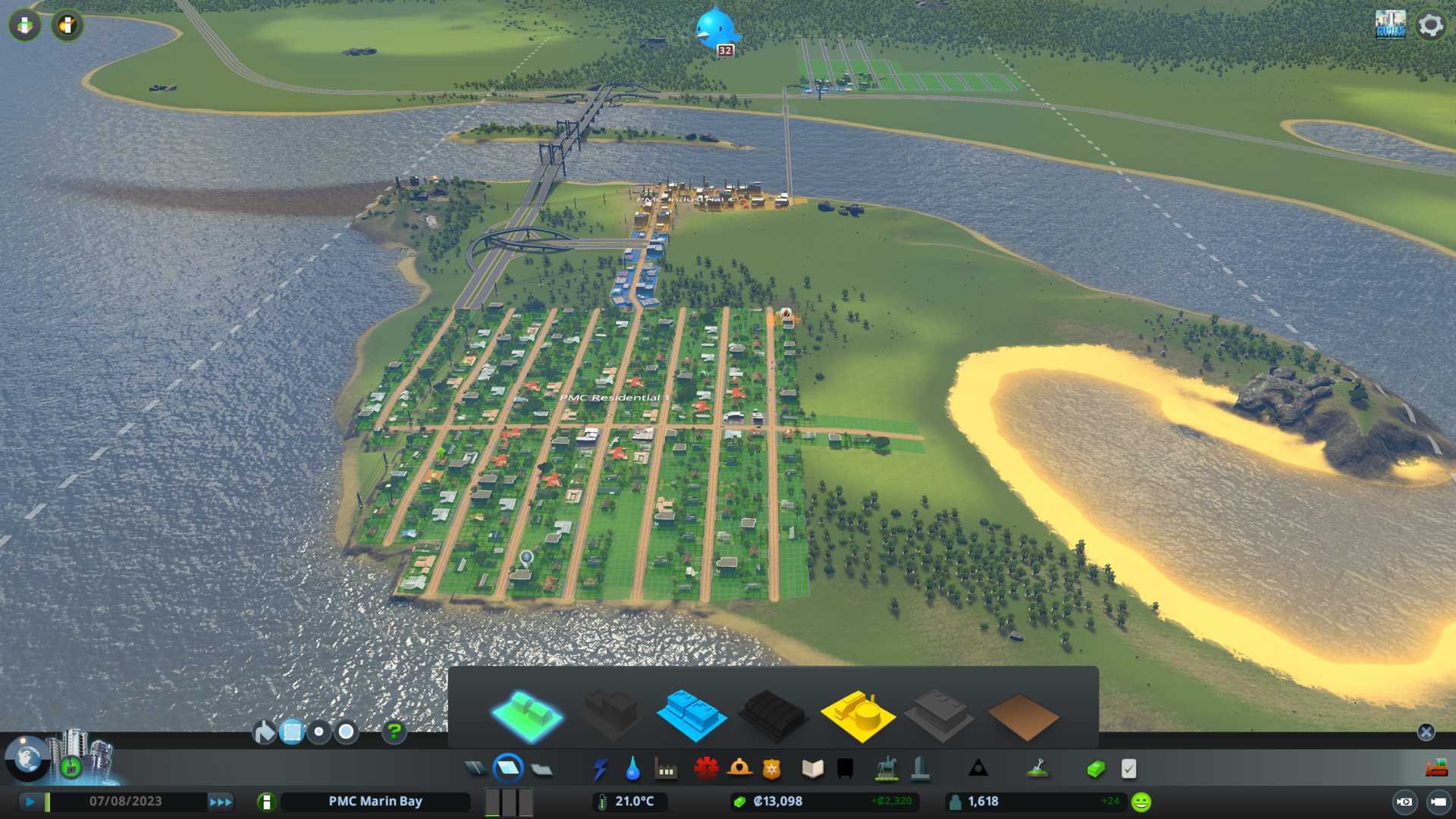
Task: Open the Education book menu
Action: tap(812, 769)
